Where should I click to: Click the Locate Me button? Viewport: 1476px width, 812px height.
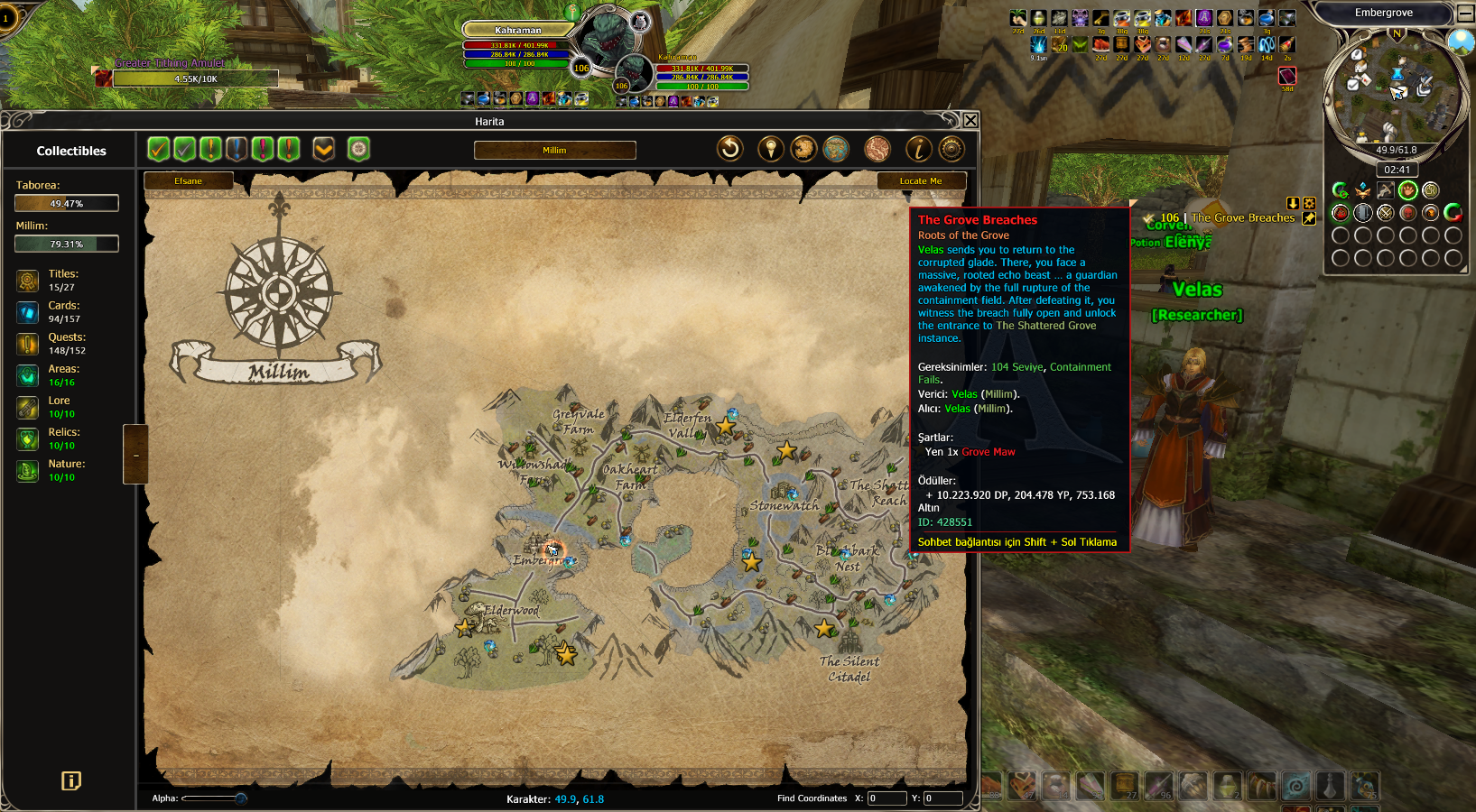tap(921, 181)
